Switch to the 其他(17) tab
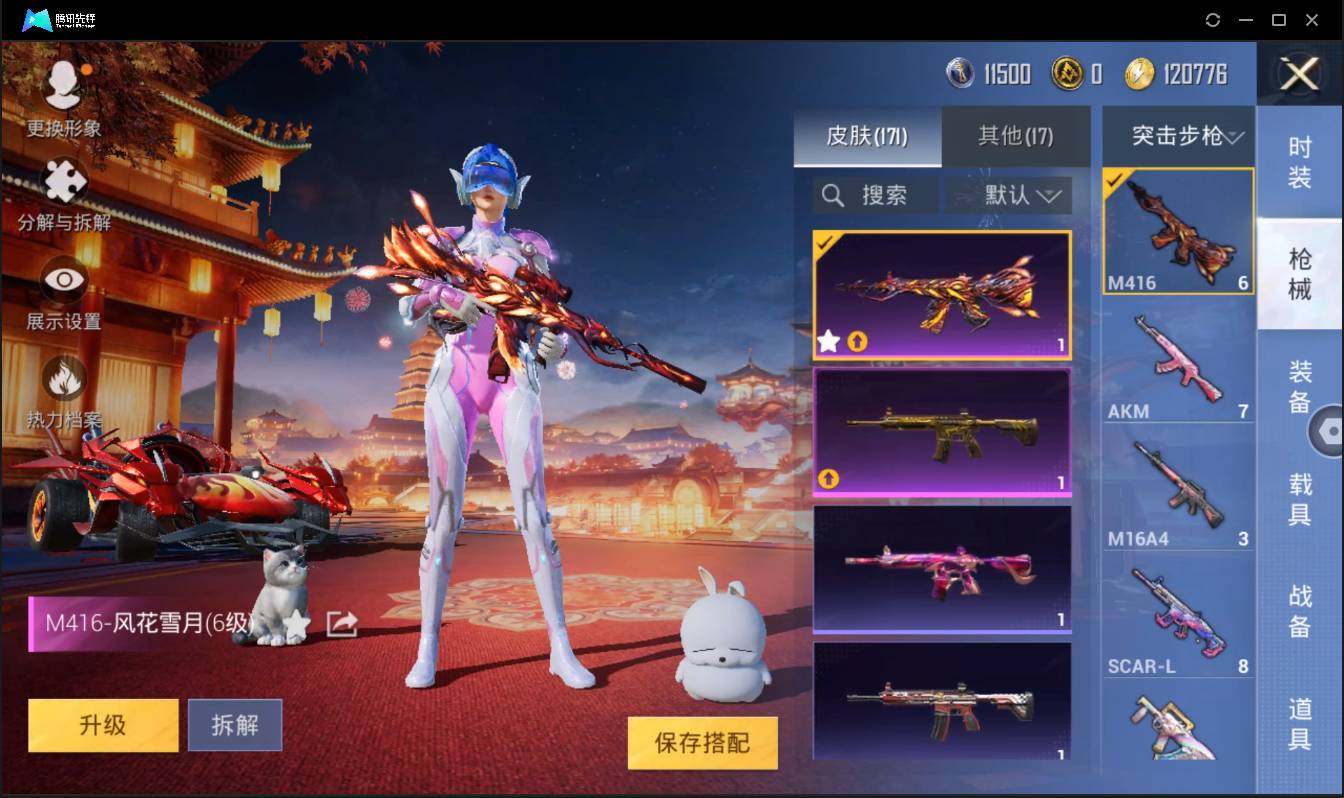This screenshot has height=798, width=1344. (x=1014, y=137)
